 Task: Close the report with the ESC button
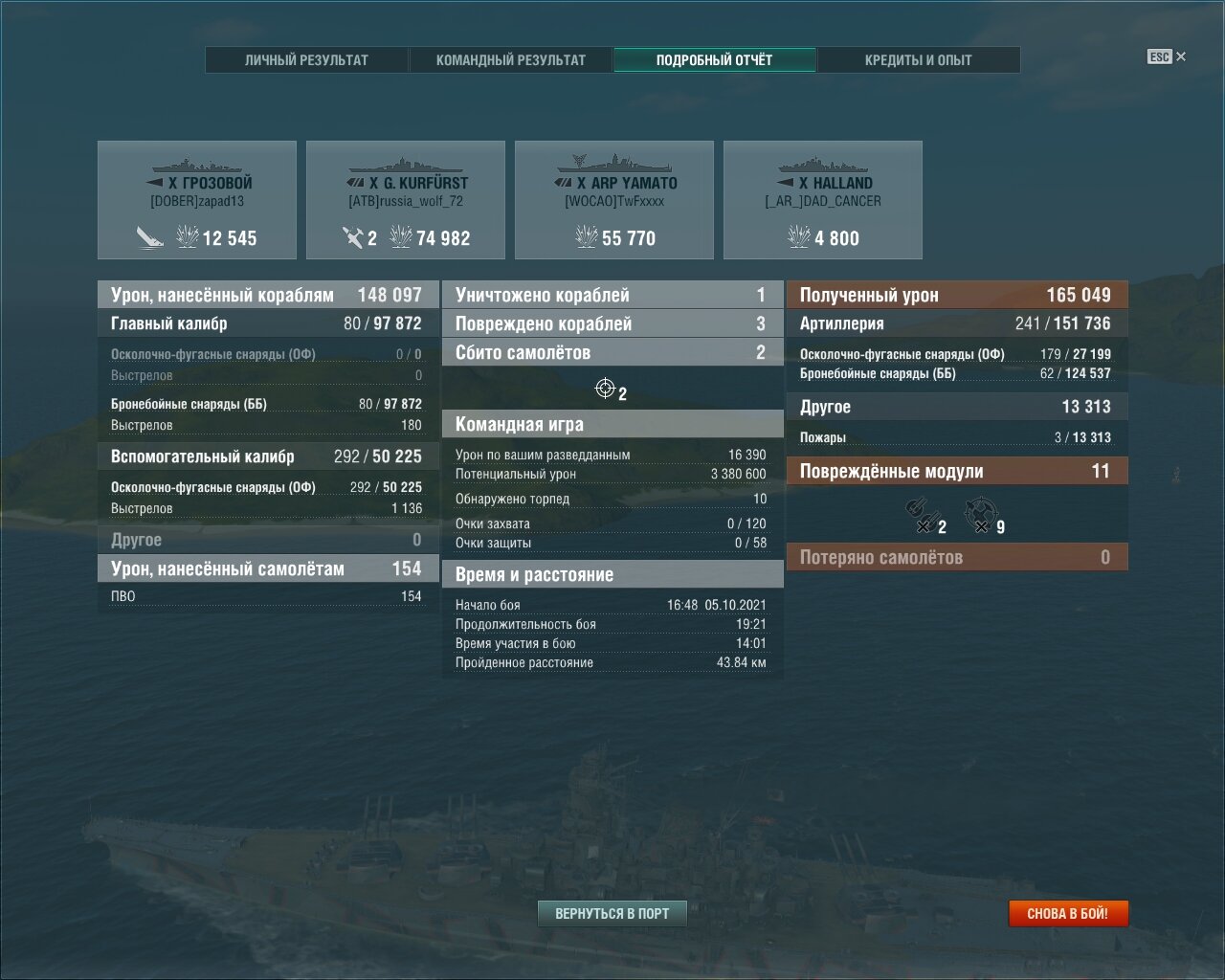[1166, 56]
